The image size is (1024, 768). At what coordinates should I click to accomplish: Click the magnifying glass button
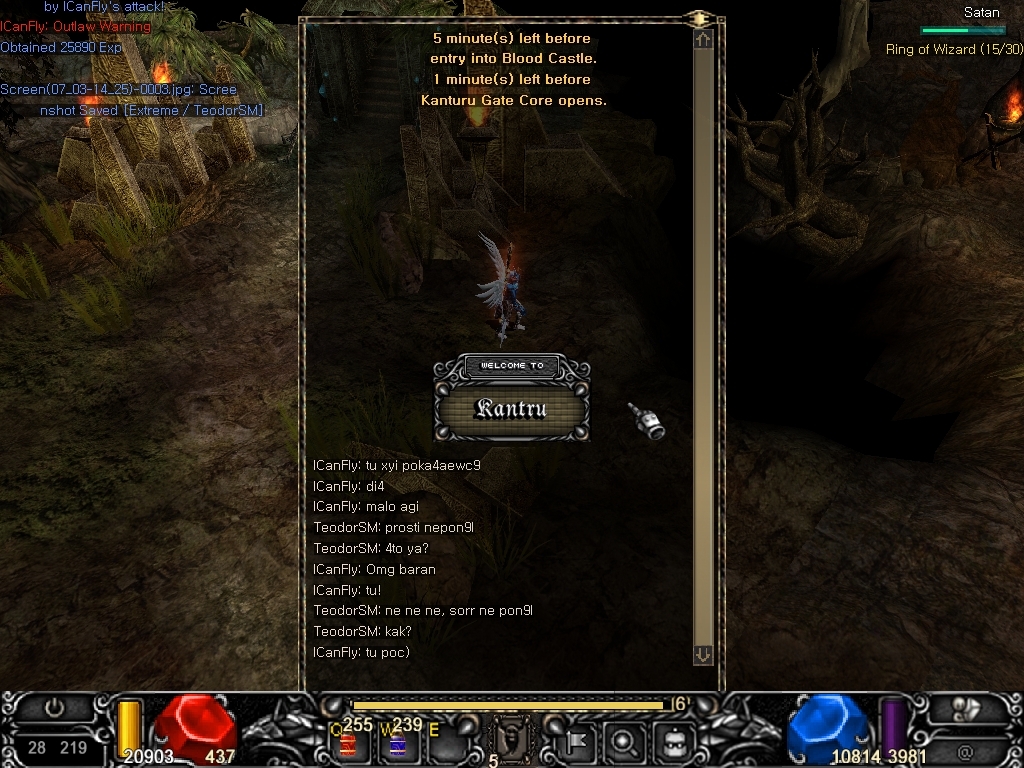[625, 742]
